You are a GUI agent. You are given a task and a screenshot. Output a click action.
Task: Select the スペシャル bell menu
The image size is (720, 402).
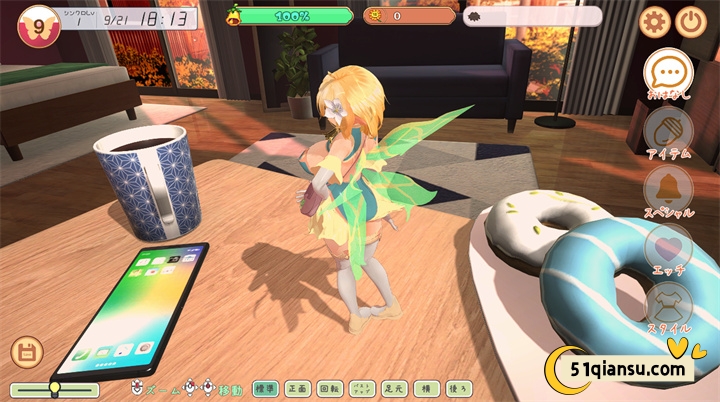(x=667, y=188)
